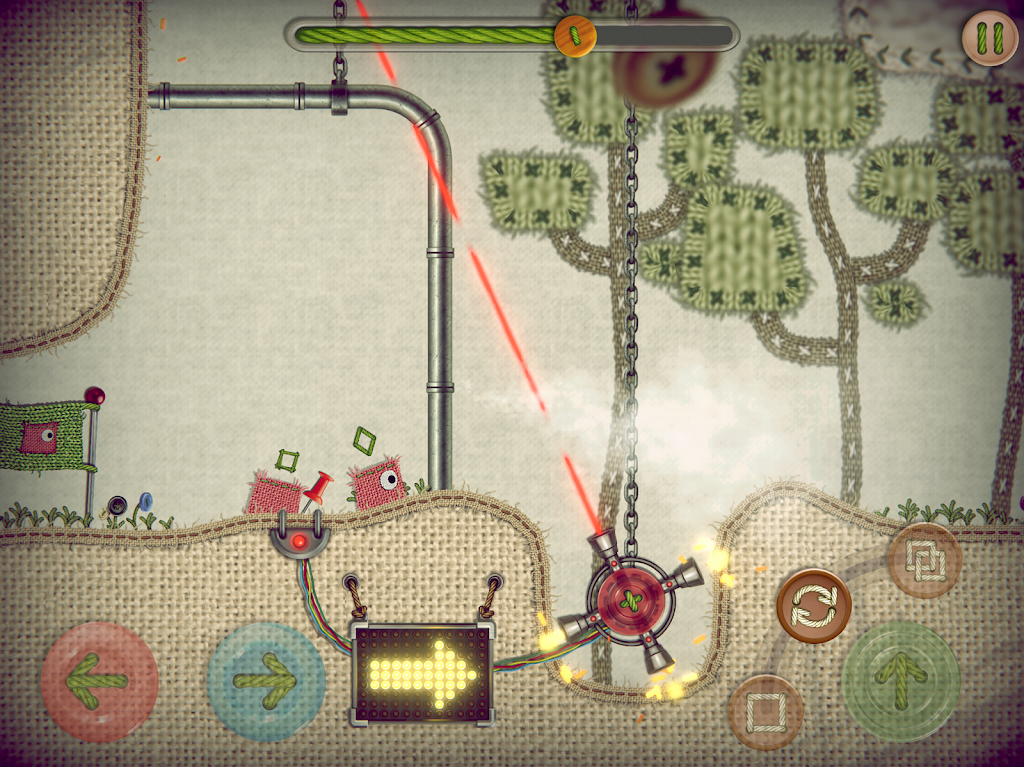Image resolution: width=1024 pixels, height=767 pixels.
Task: Activate the brown circular-arrows swap button
Action: click(814, 606)
